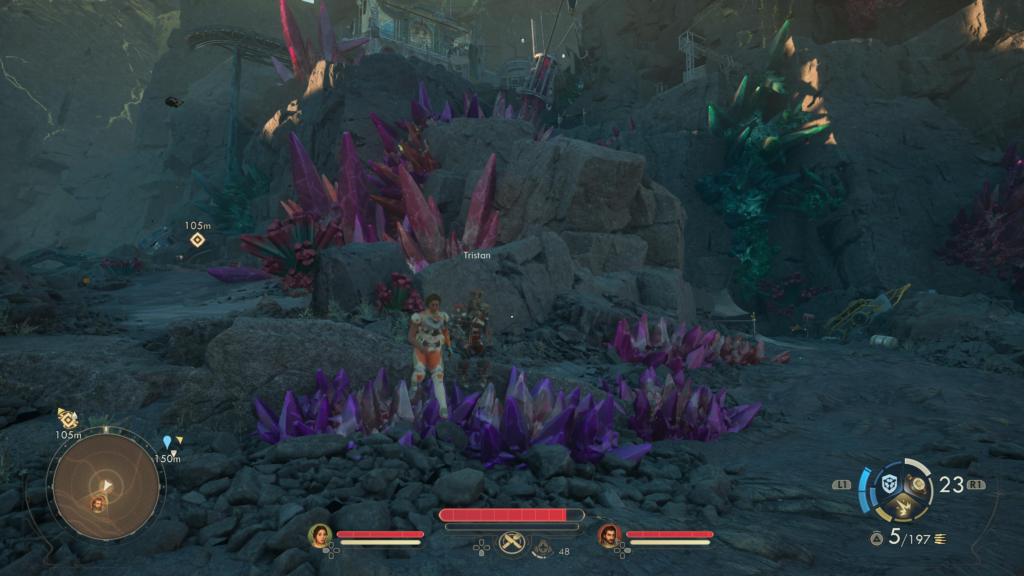This screenshot has width=1024, height=576.
Task: Choose the female companion portrait
Action: pos(320,535)
